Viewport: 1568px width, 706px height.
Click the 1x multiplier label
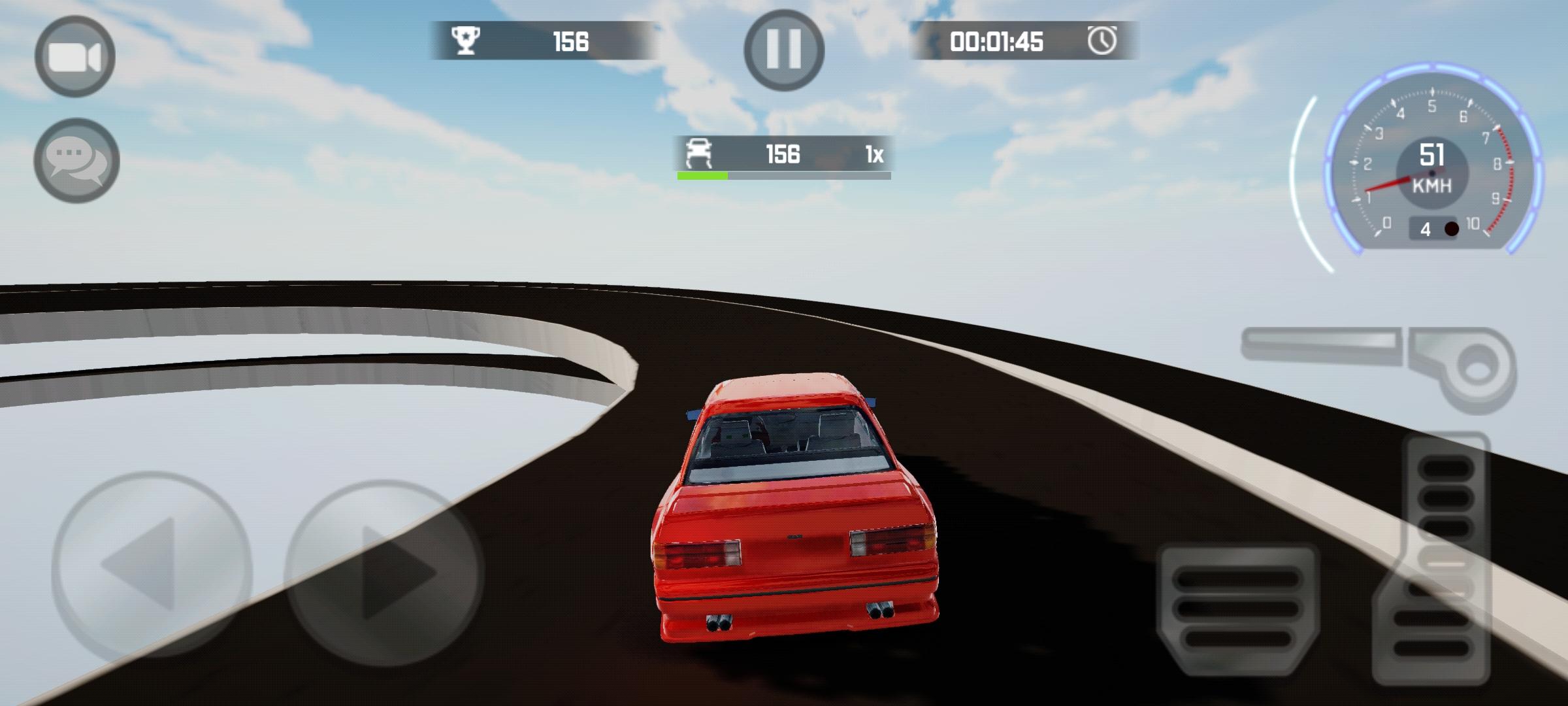pos(876,154)
